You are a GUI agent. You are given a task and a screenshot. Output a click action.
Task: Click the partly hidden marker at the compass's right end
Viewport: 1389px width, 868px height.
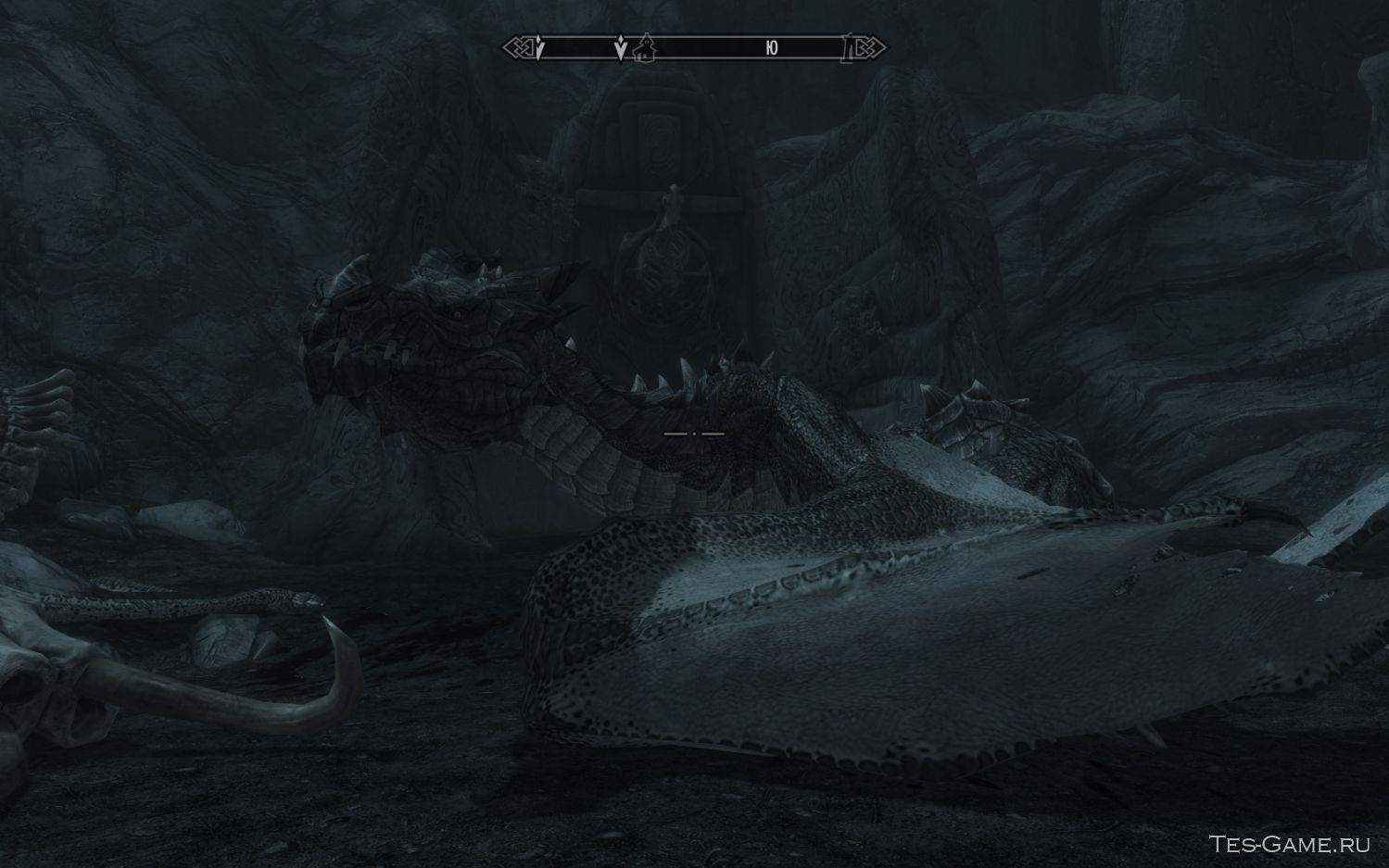coord(847,48)
